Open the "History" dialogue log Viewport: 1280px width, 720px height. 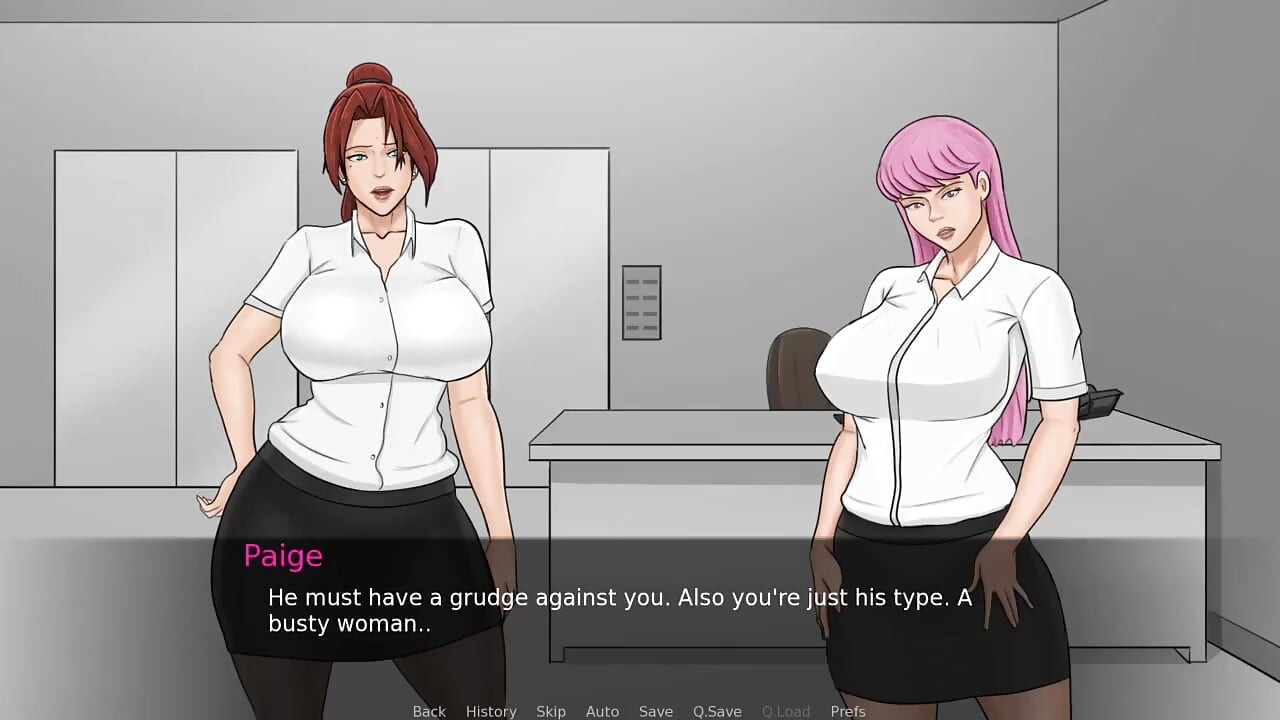point(491,711)
